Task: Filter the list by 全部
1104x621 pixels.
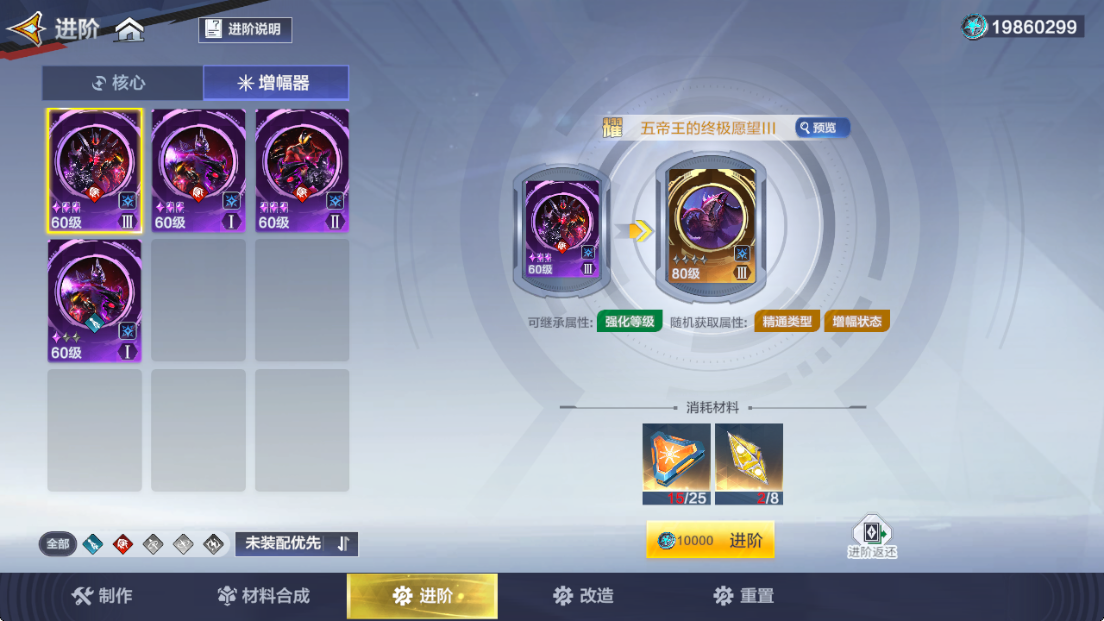Action: click(x=58, y=544)
